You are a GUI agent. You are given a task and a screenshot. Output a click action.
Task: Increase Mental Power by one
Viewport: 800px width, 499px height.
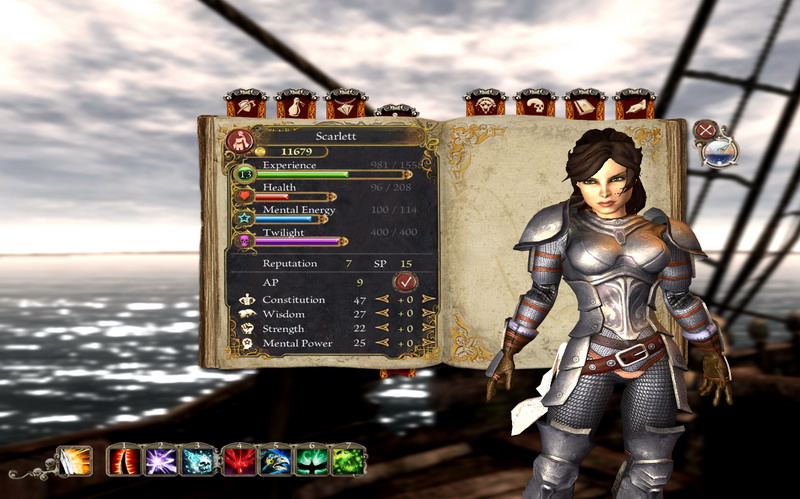point(428,343)
